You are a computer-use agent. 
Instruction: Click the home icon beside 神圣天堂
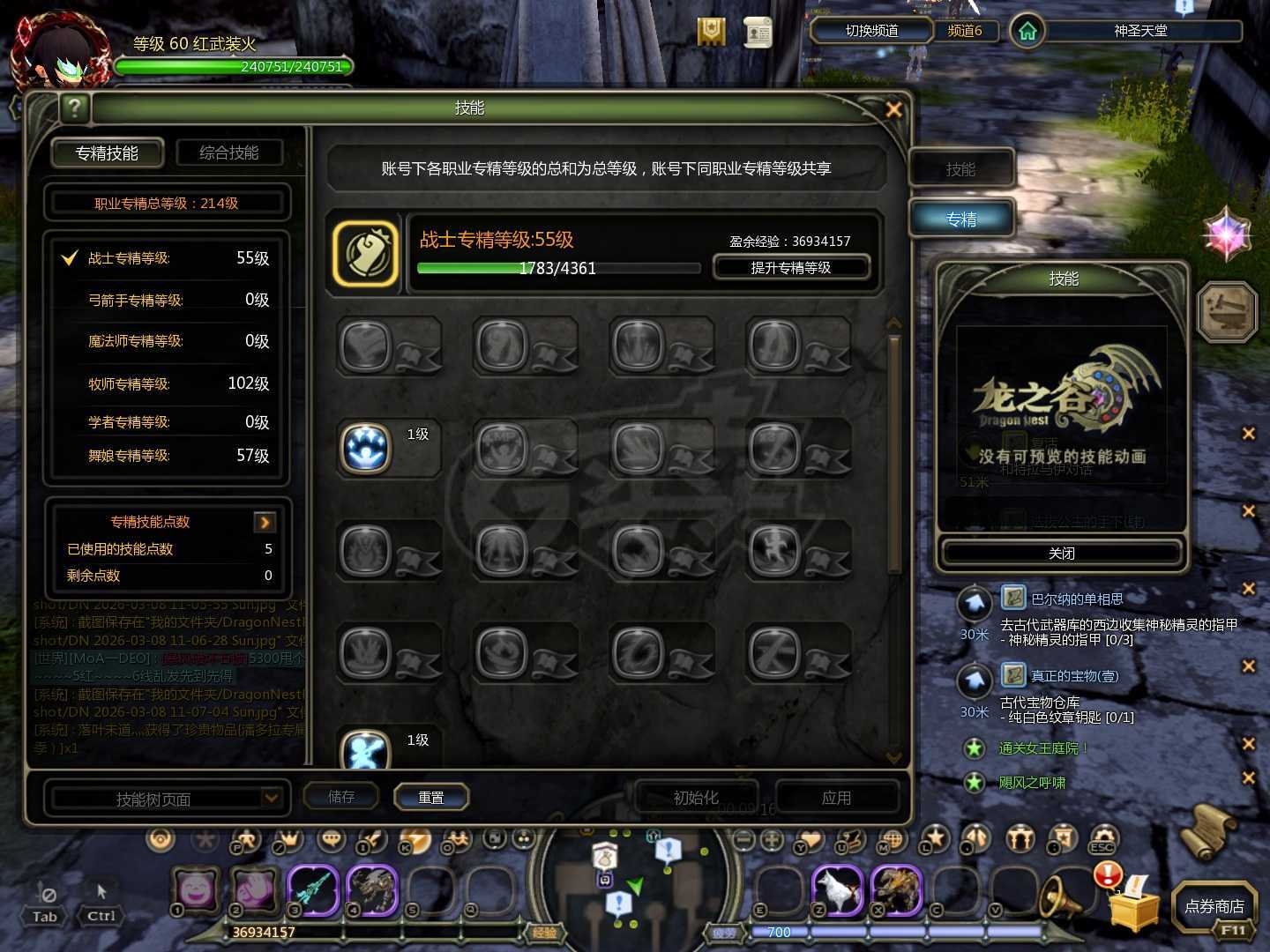(x=1027, y=30)
